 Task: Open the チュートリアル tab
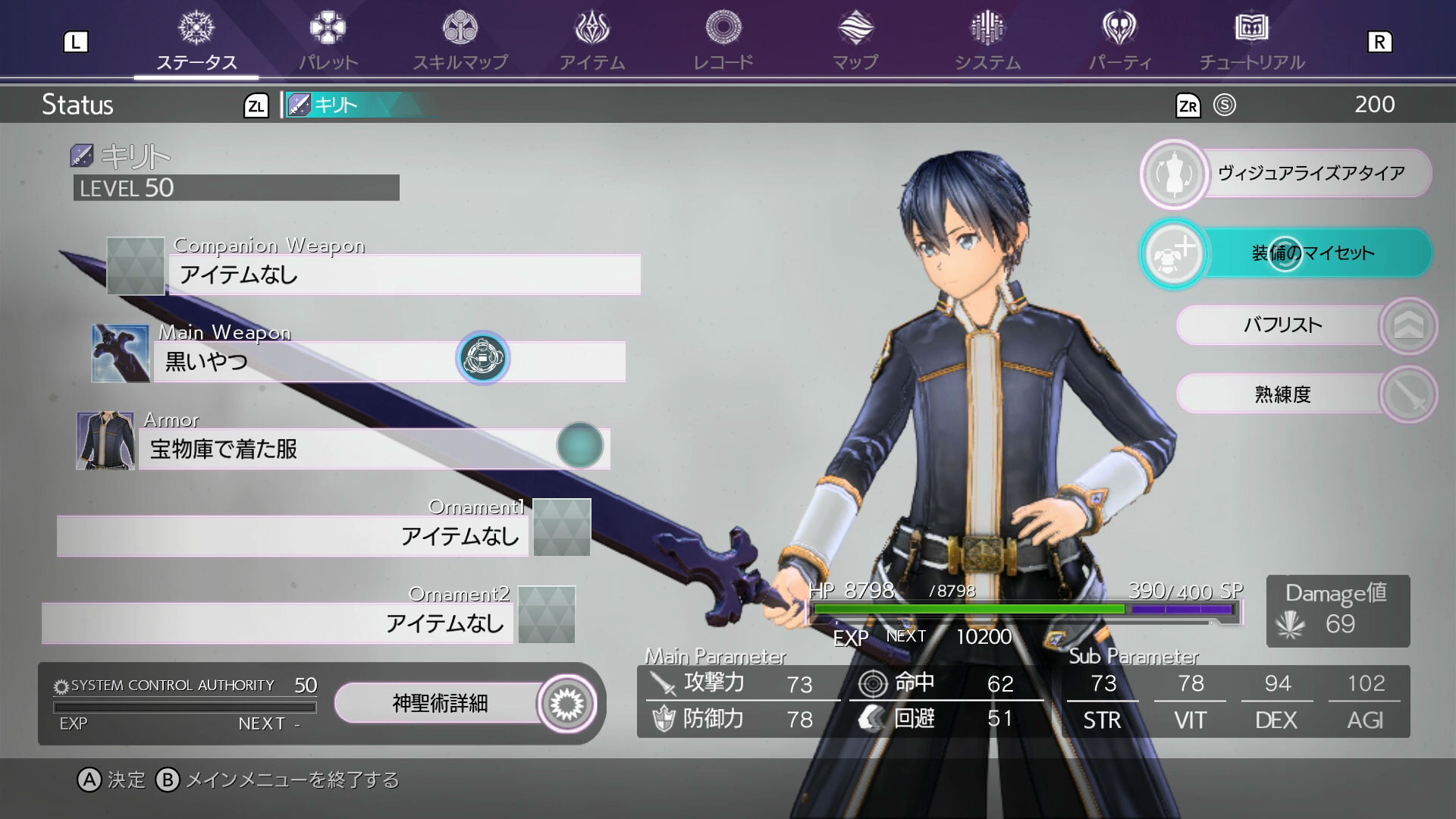click(x=1251, y=42)
